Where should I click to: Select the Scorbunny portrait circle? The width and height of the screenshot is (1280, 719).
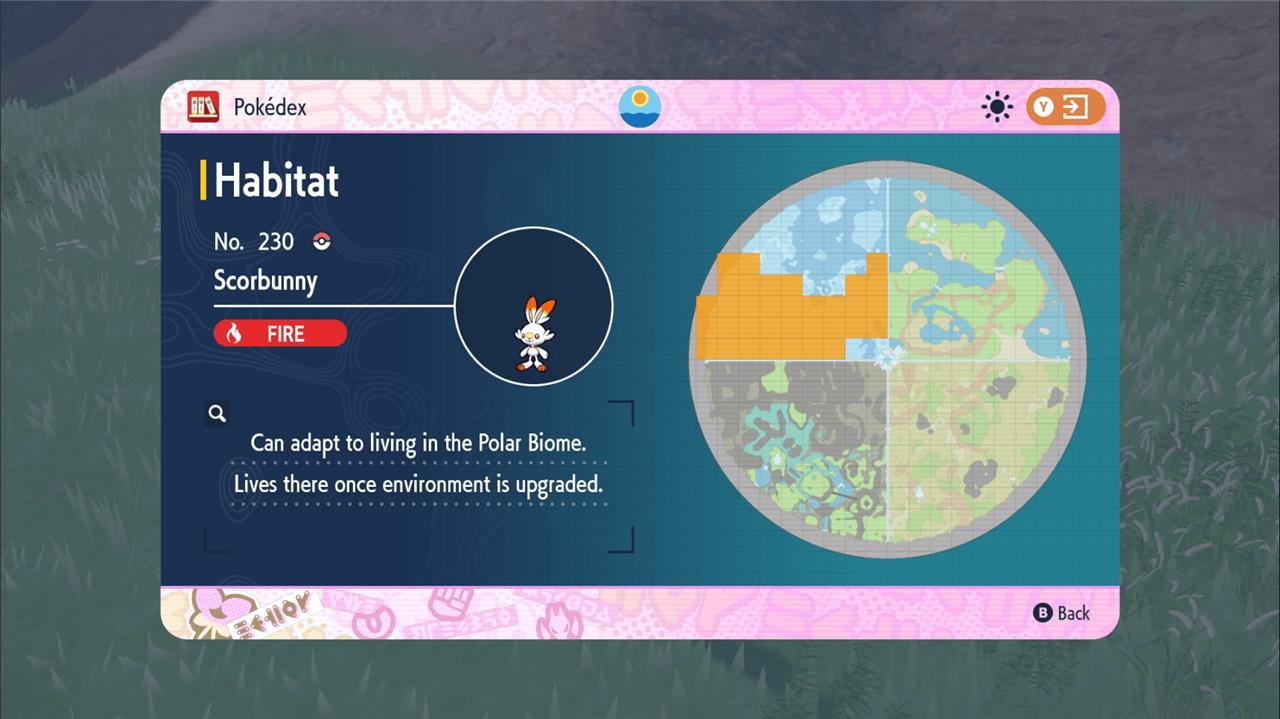pos(534,306)
